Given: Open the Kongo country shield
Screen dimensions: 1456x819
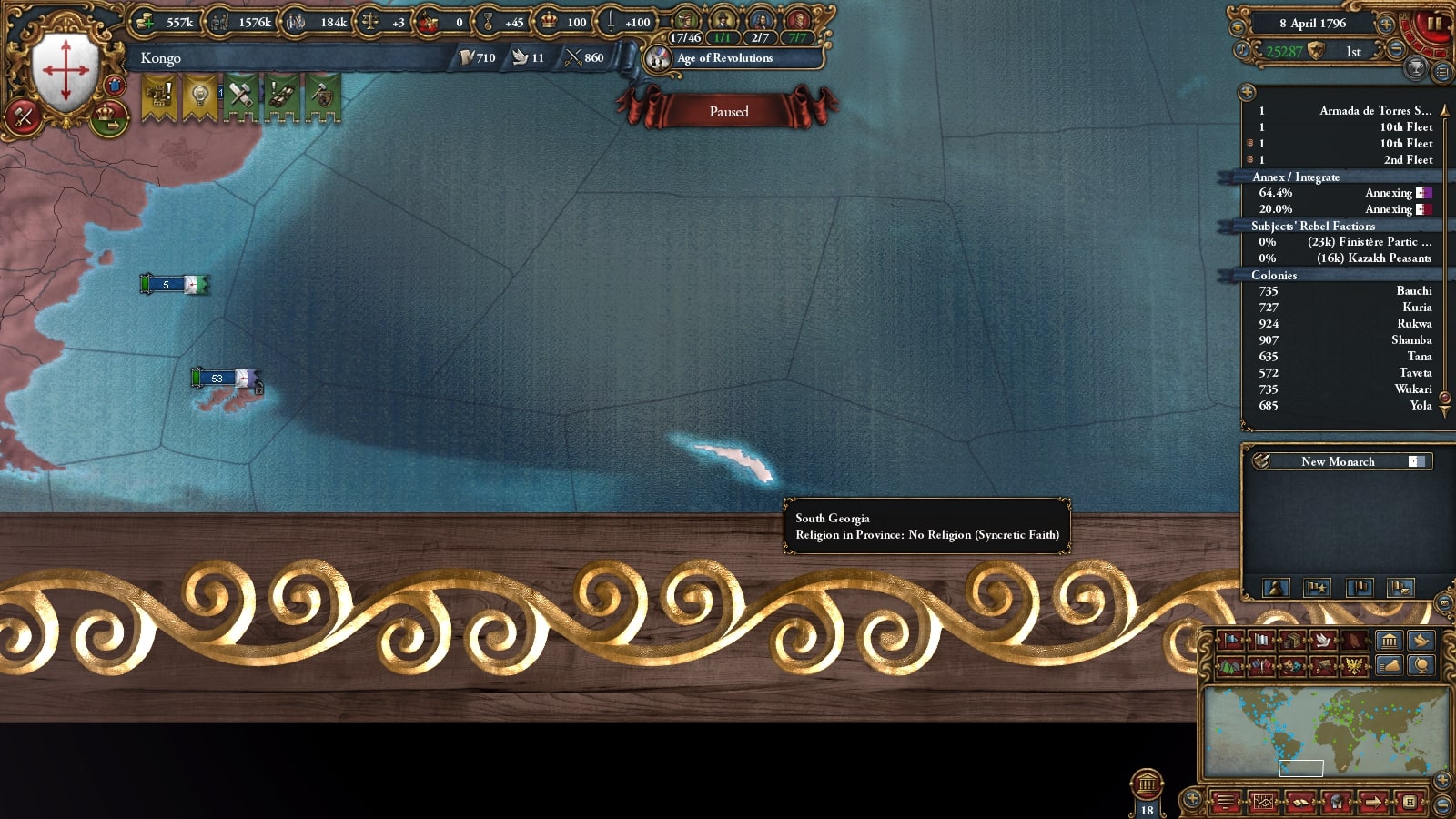Looking at the screenshot, I should point(65,70).
